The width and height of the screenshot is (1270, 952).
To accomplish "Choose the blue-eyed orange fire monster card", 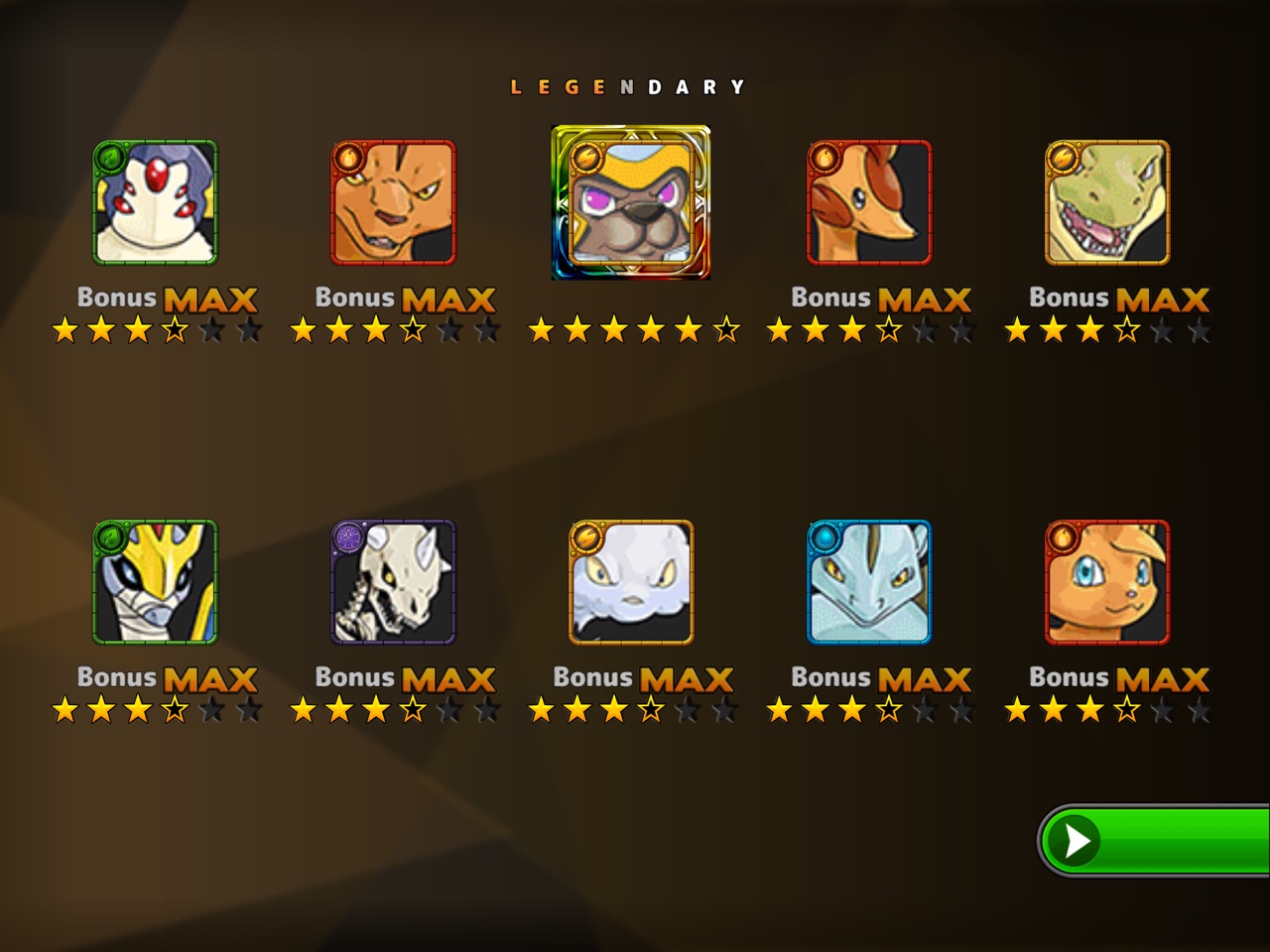I will 1107,583.
